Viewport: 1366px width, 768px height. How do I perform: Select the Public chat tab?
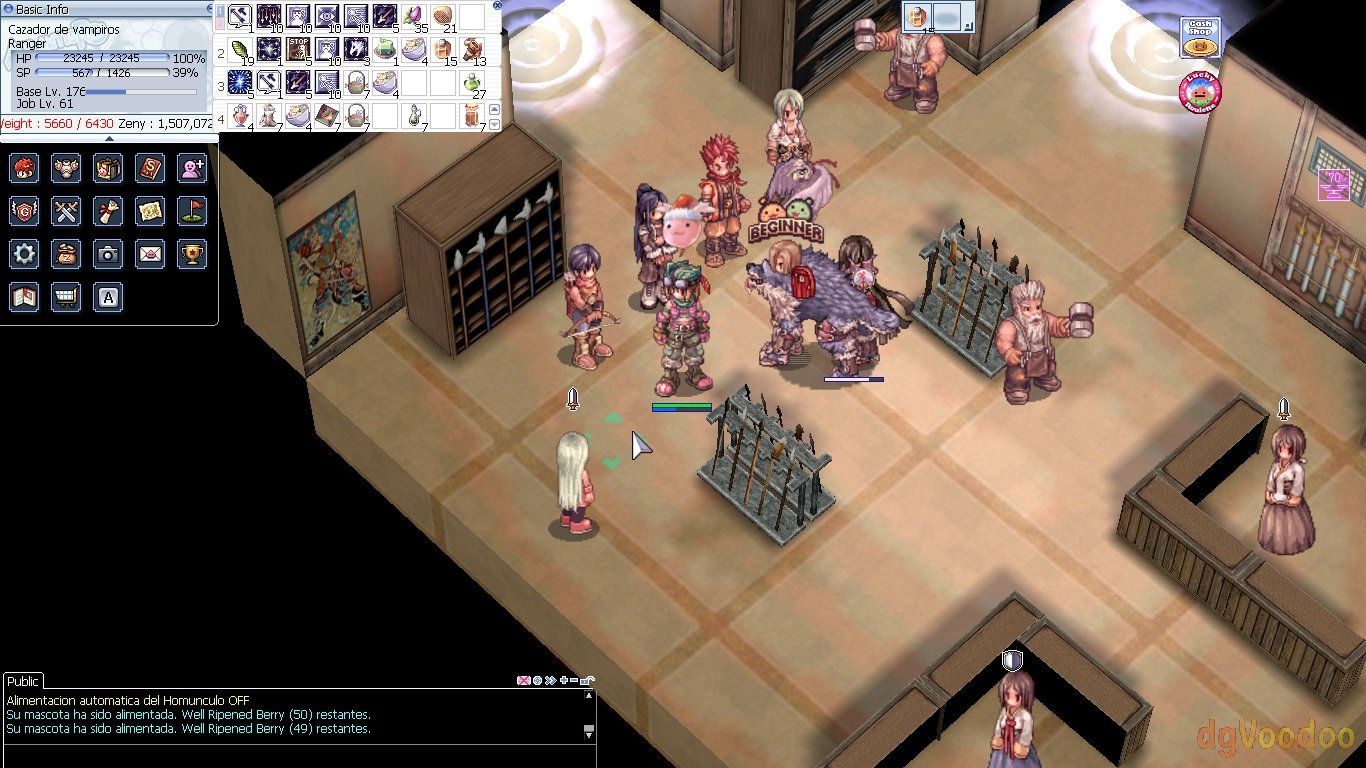[23, 681]
